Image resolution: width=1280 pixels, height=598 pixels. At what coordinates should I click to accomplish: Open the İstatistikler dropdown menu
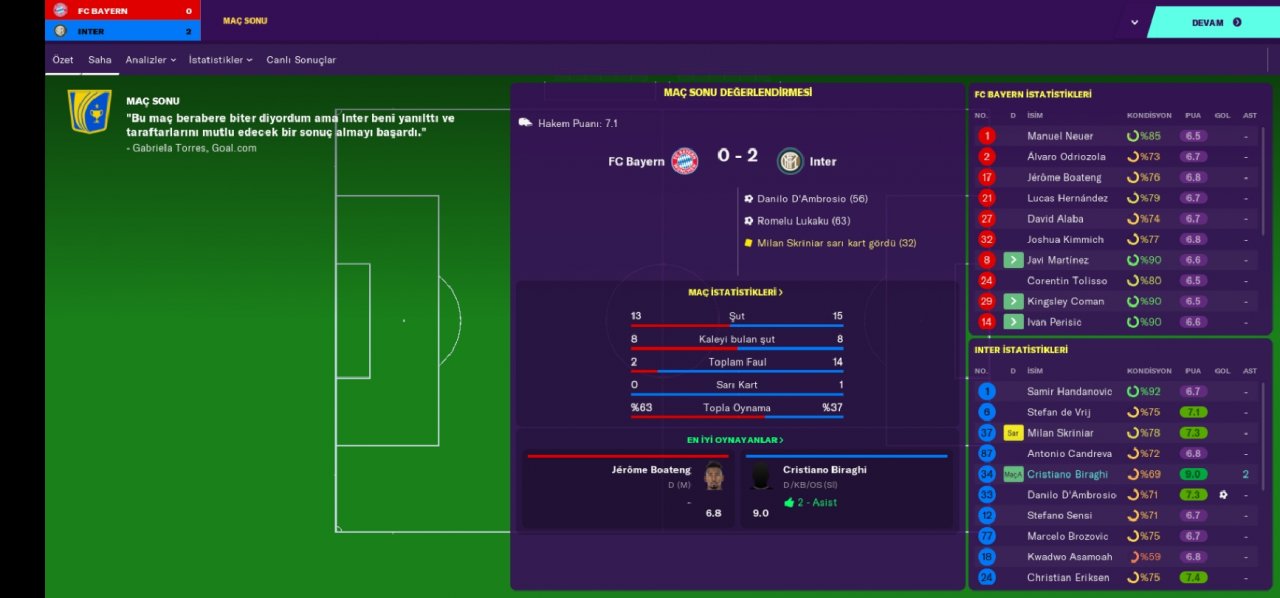[220, 60]
